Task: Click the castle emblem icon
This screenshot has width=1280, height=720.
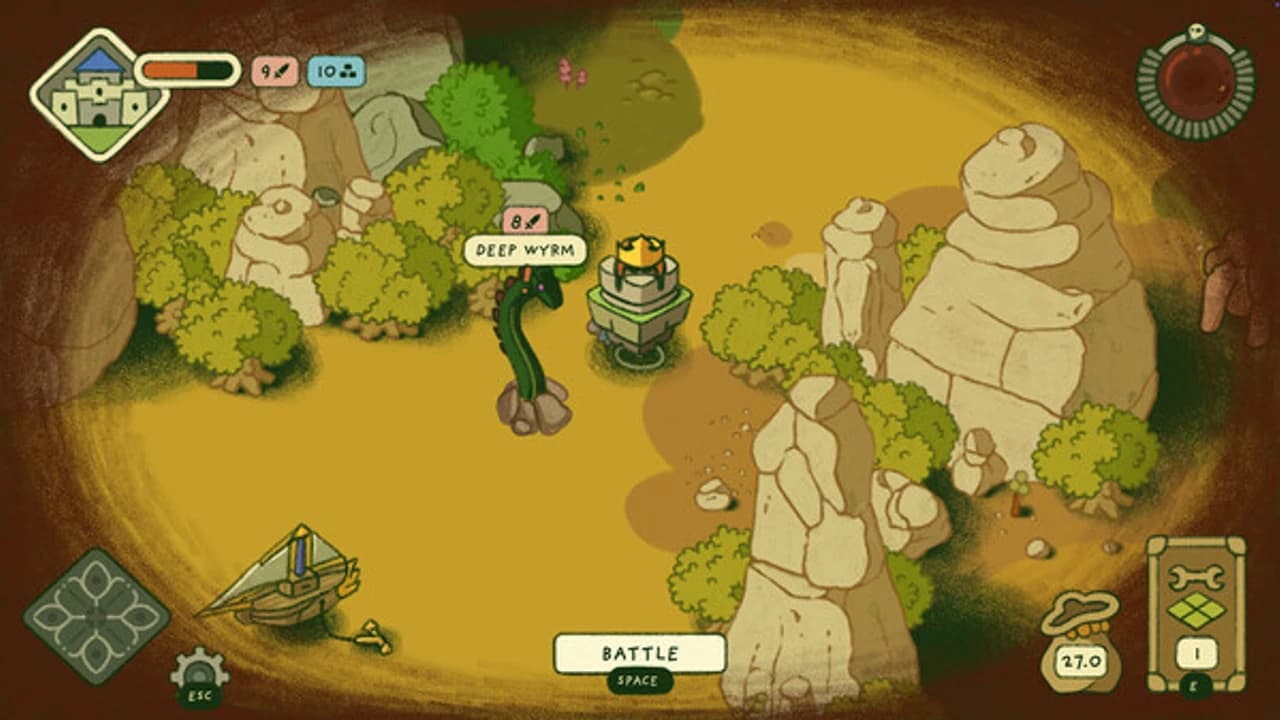Action: click(99, 95)
